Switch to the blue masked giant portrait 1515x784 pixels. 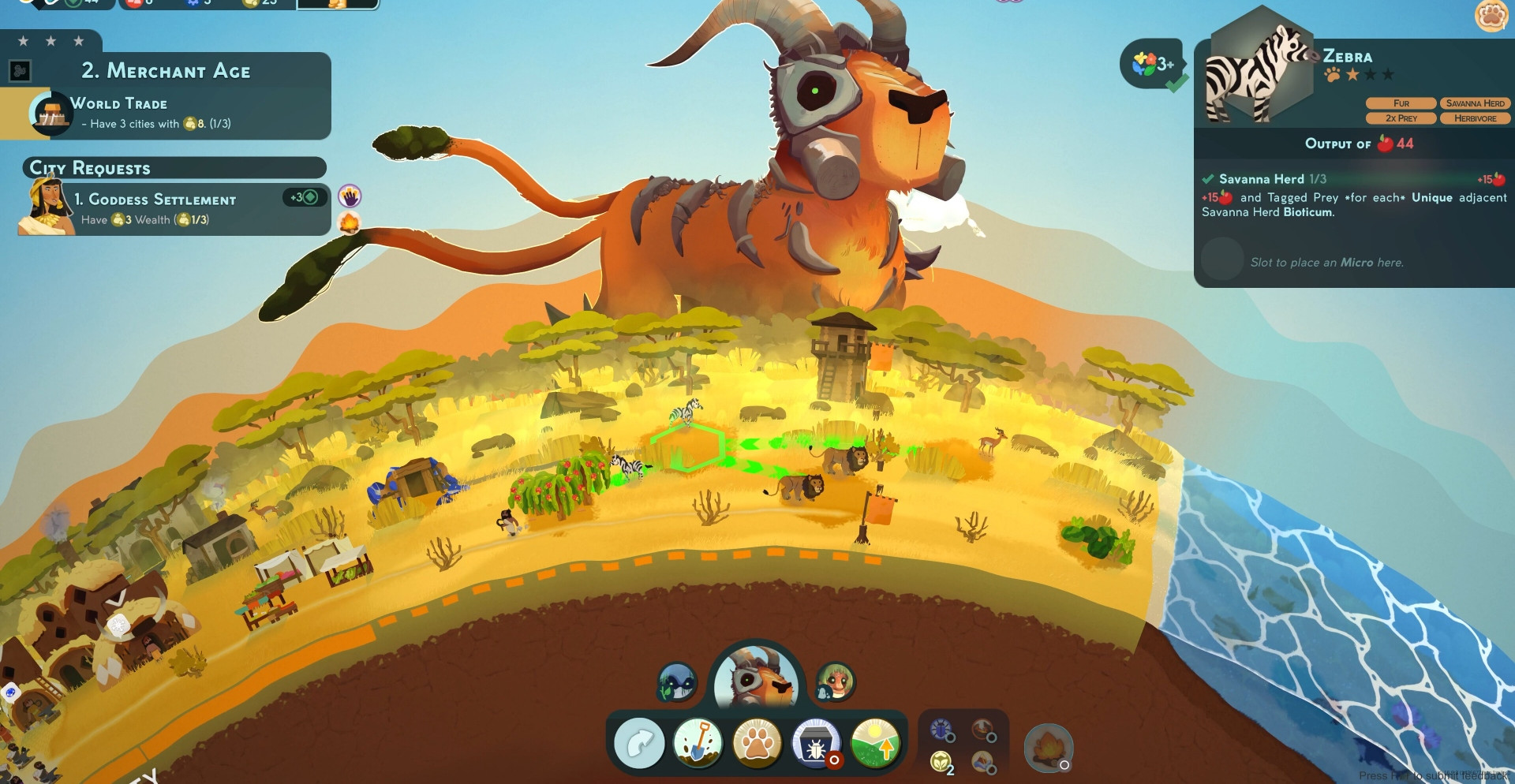pyautogui.click(x=678, y=683)
